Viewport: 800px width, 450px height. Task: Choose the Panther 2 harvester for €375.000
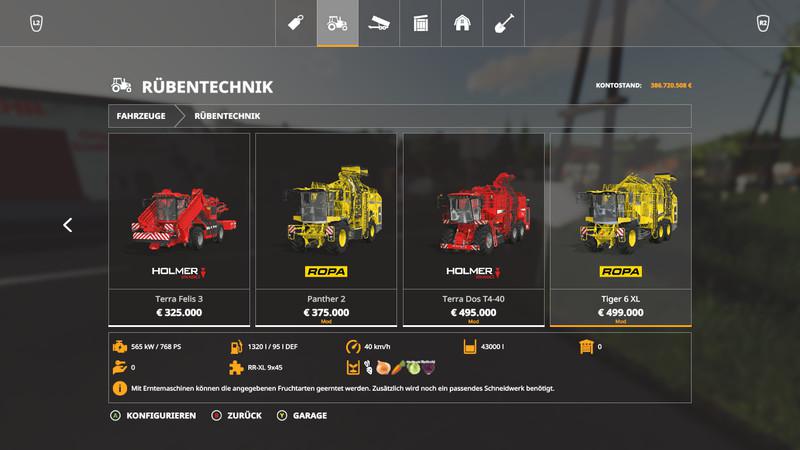[326, 229]
